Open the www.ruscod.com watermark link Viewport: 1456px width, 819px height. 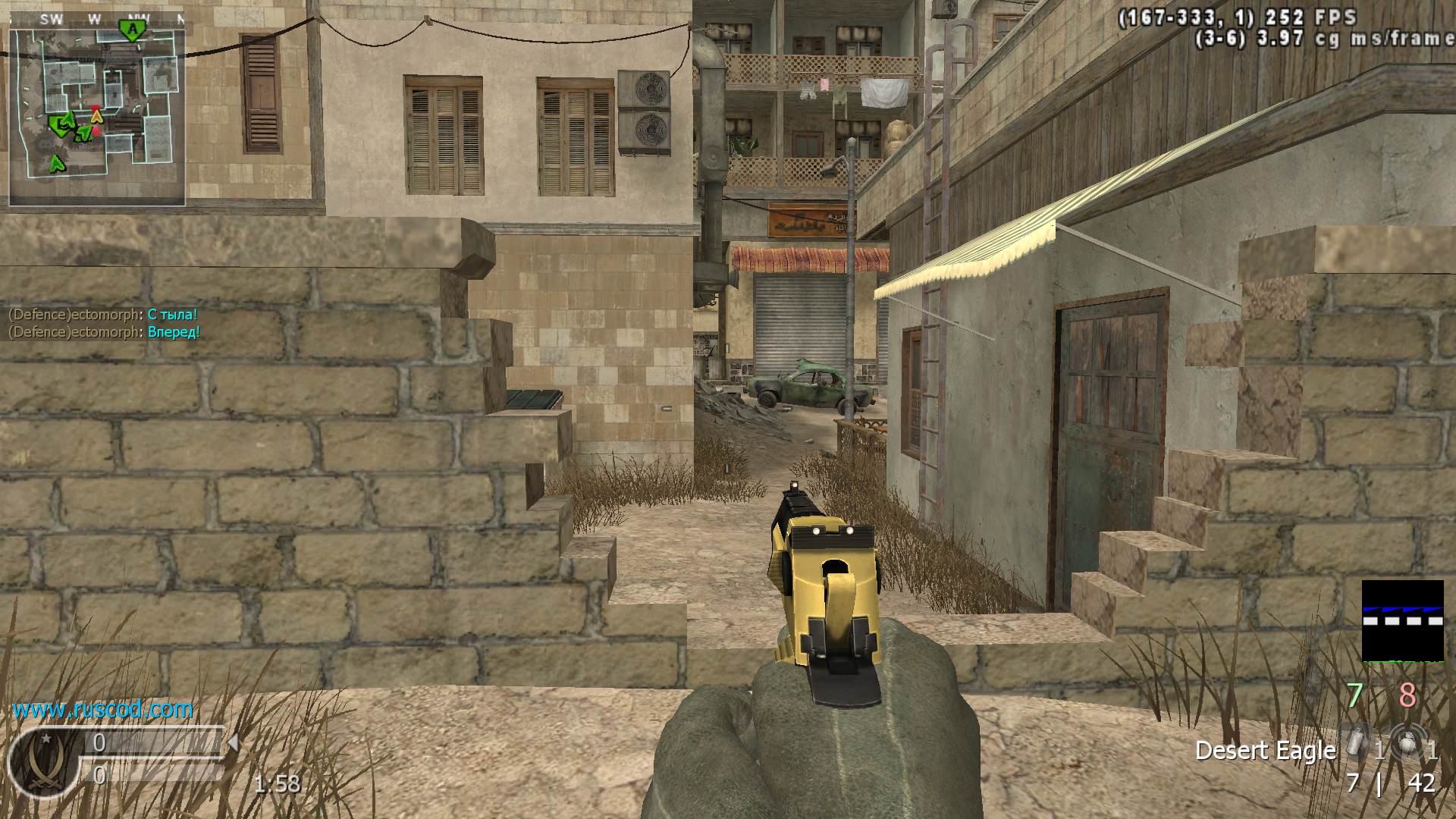click(102, 710)
